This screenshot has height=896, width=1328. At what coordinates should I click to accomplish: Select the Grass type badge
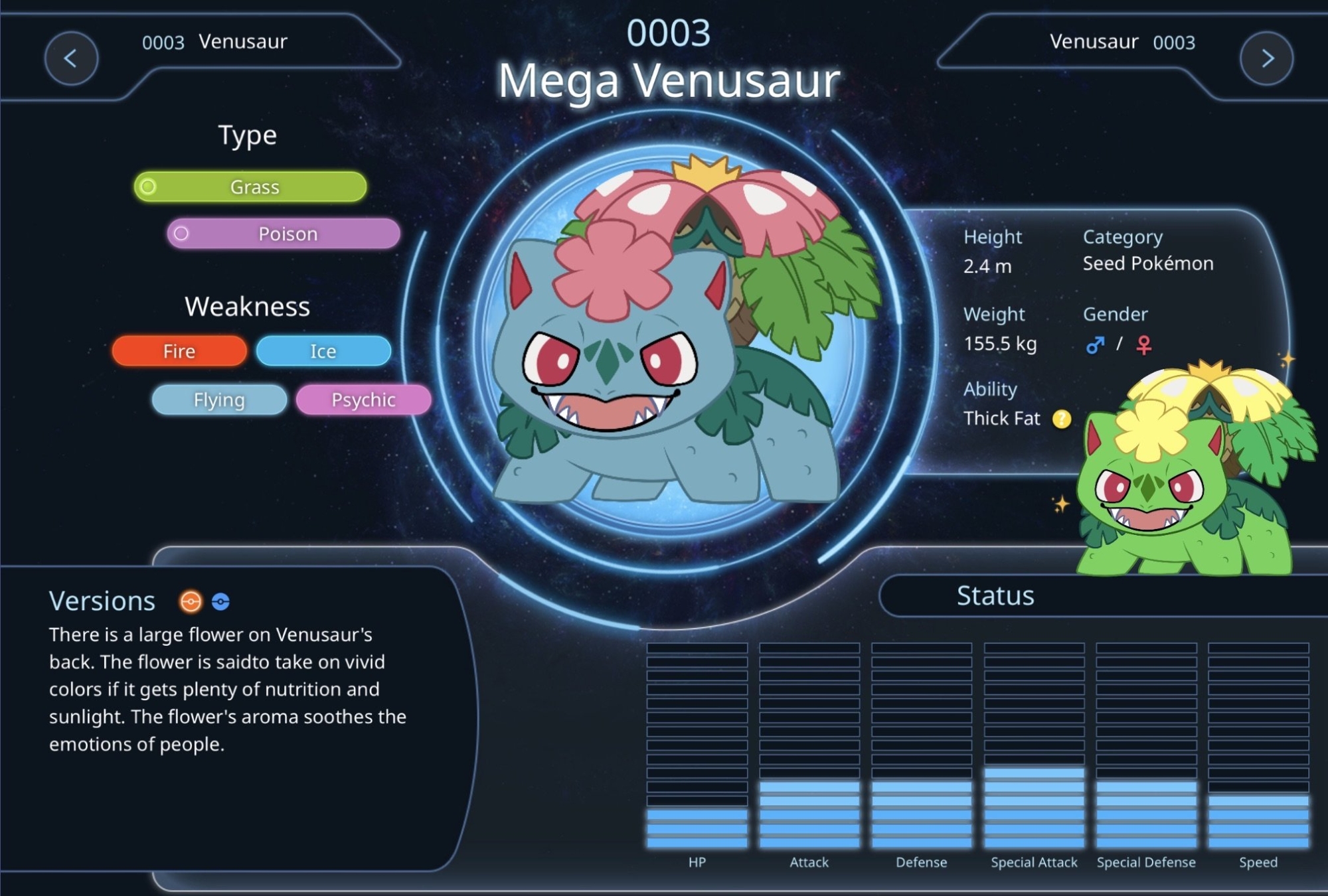tap(250, 187)
